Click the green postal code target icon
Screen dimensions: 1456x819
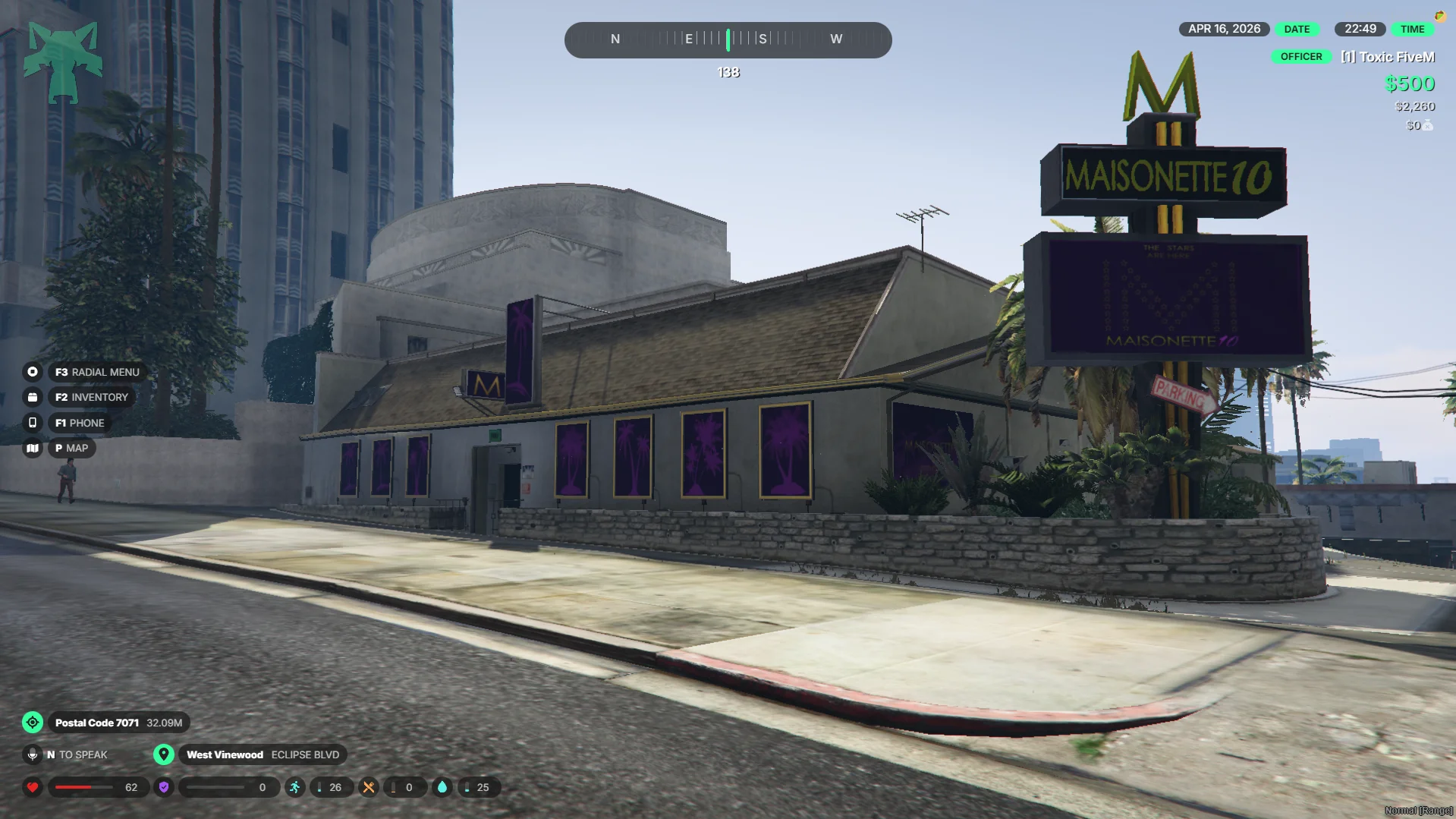tap(33, 723)
